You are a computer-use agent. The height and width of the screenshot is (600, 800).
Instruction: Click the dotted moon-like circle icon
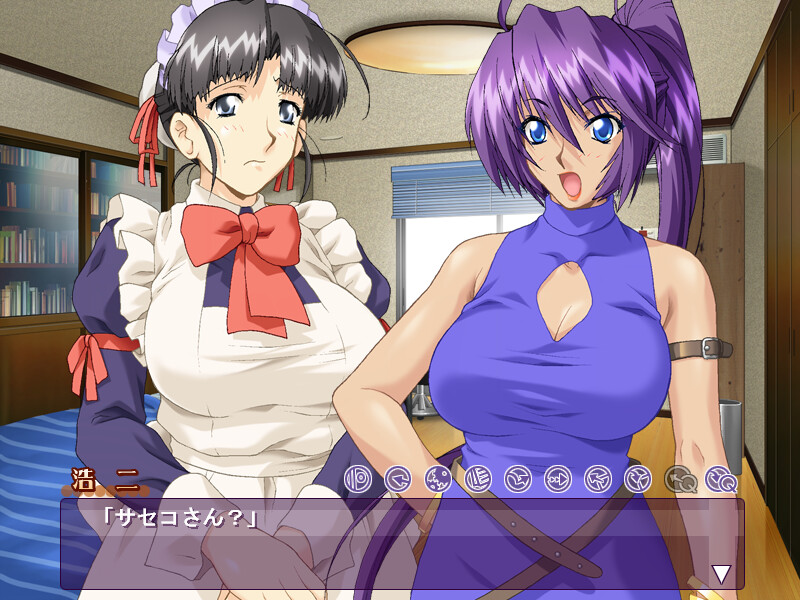[x=439, y=479]
